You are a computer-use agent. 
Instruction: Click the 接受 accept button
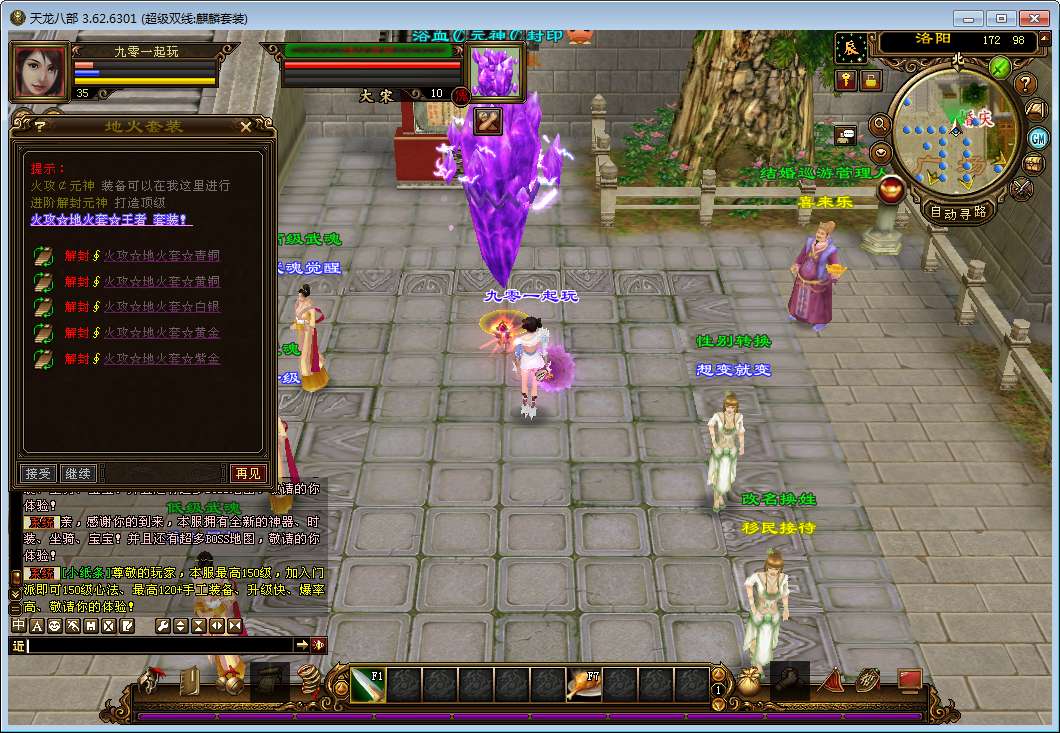tap(38, 473)
